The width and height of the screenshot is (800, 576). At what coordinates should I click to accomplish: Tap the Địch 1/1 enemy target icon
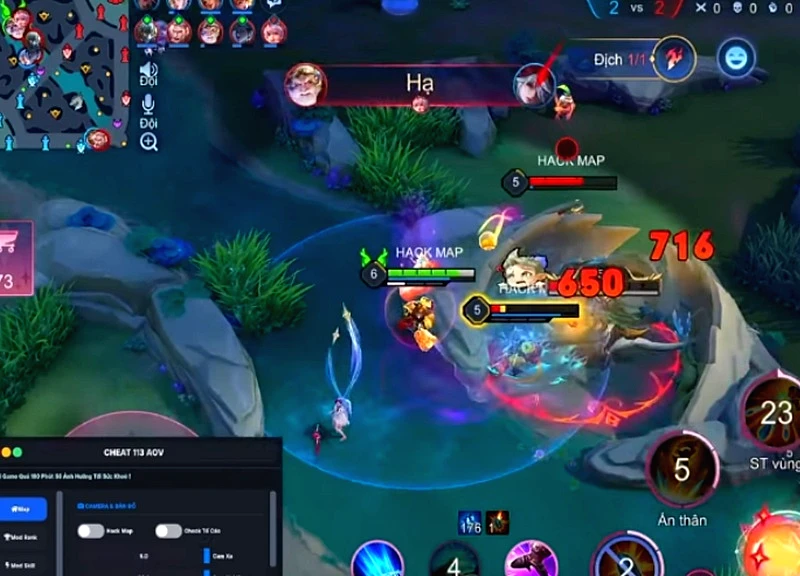[x=675, y=58]
